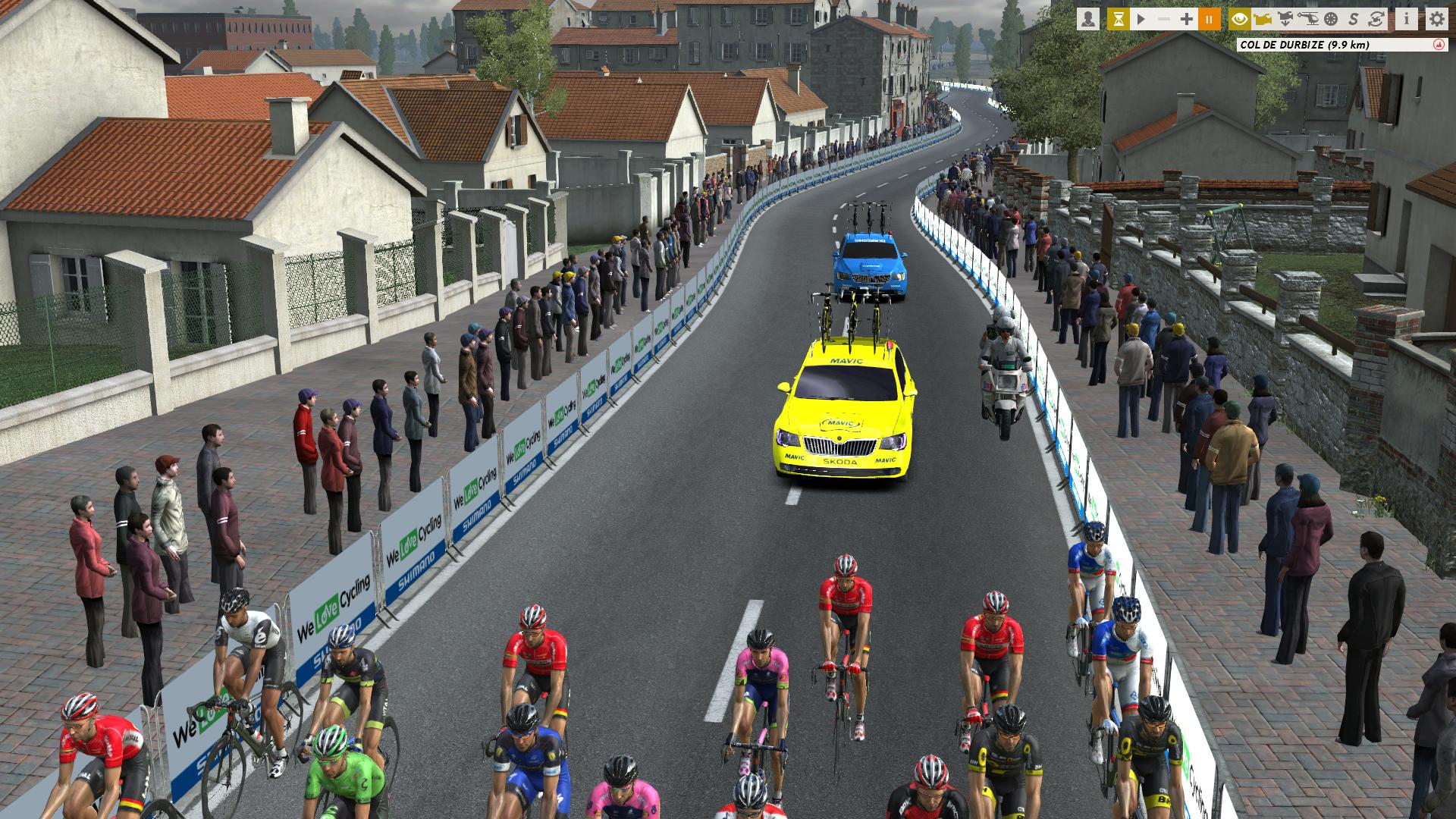Click the rotating camera cycle icon
This screenshot has width=1456, height=819.
(x=1378, y=19)
